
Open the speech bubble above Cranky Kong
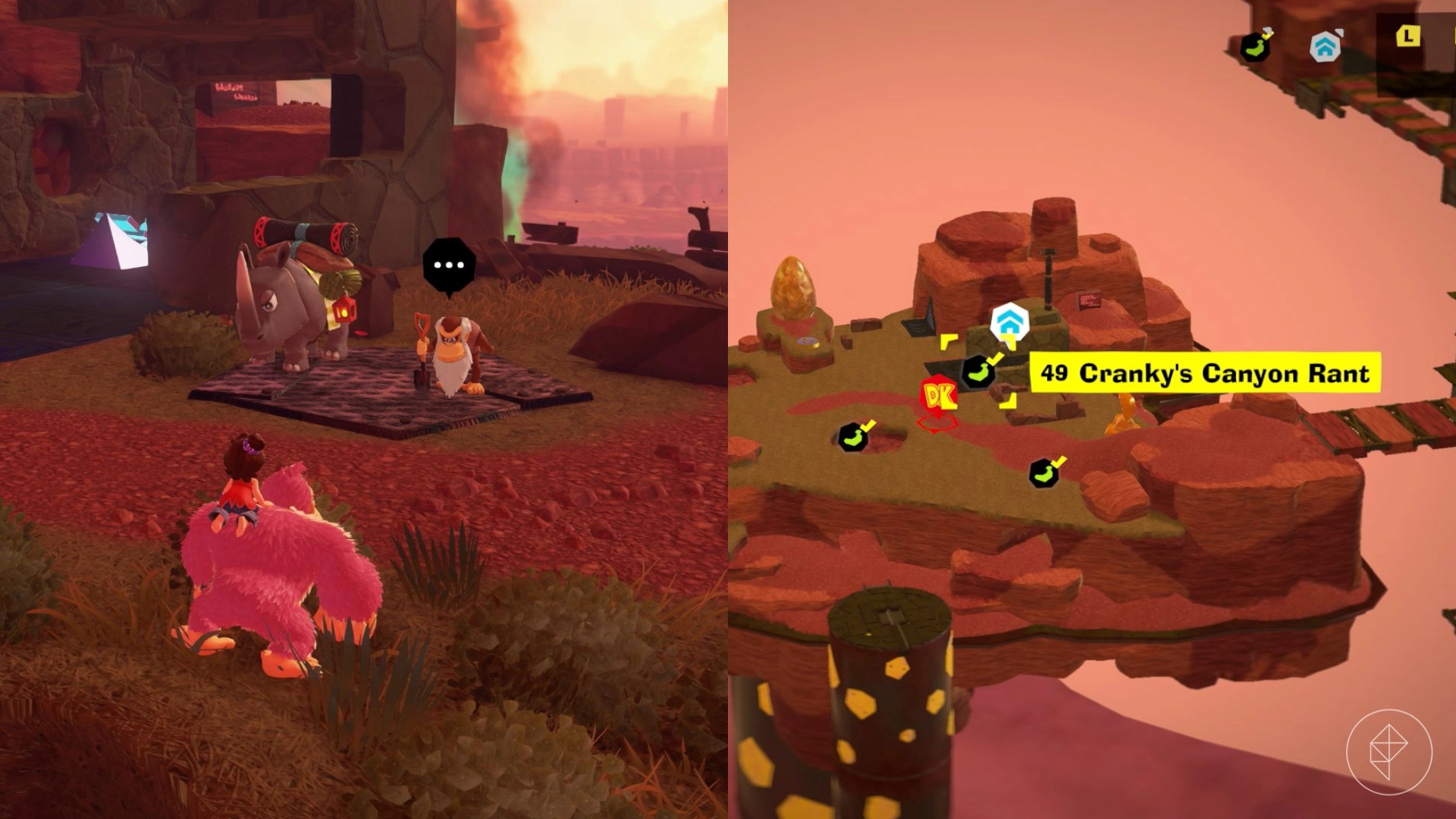(x=449, y=265)
